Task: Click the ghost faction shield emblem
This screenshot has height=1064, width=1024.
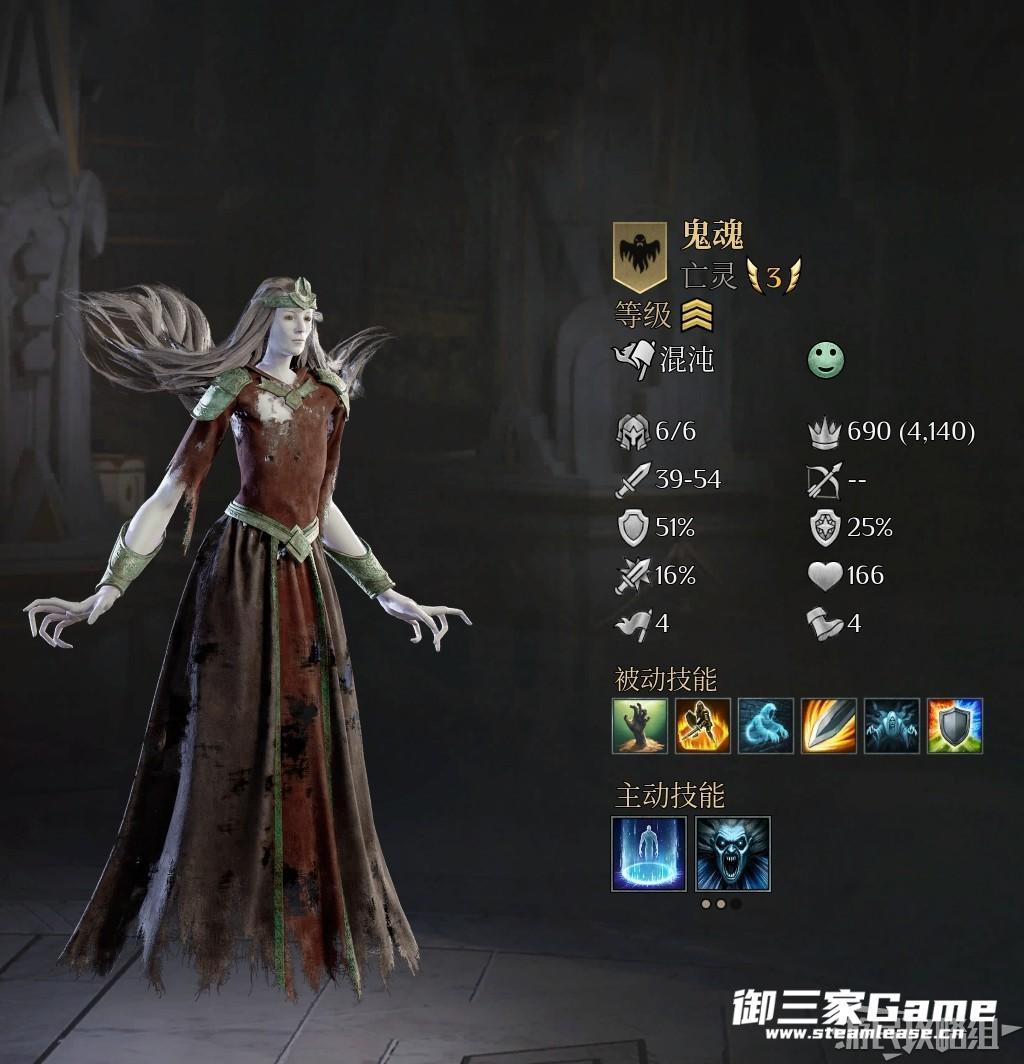Action: pos(639,255)
